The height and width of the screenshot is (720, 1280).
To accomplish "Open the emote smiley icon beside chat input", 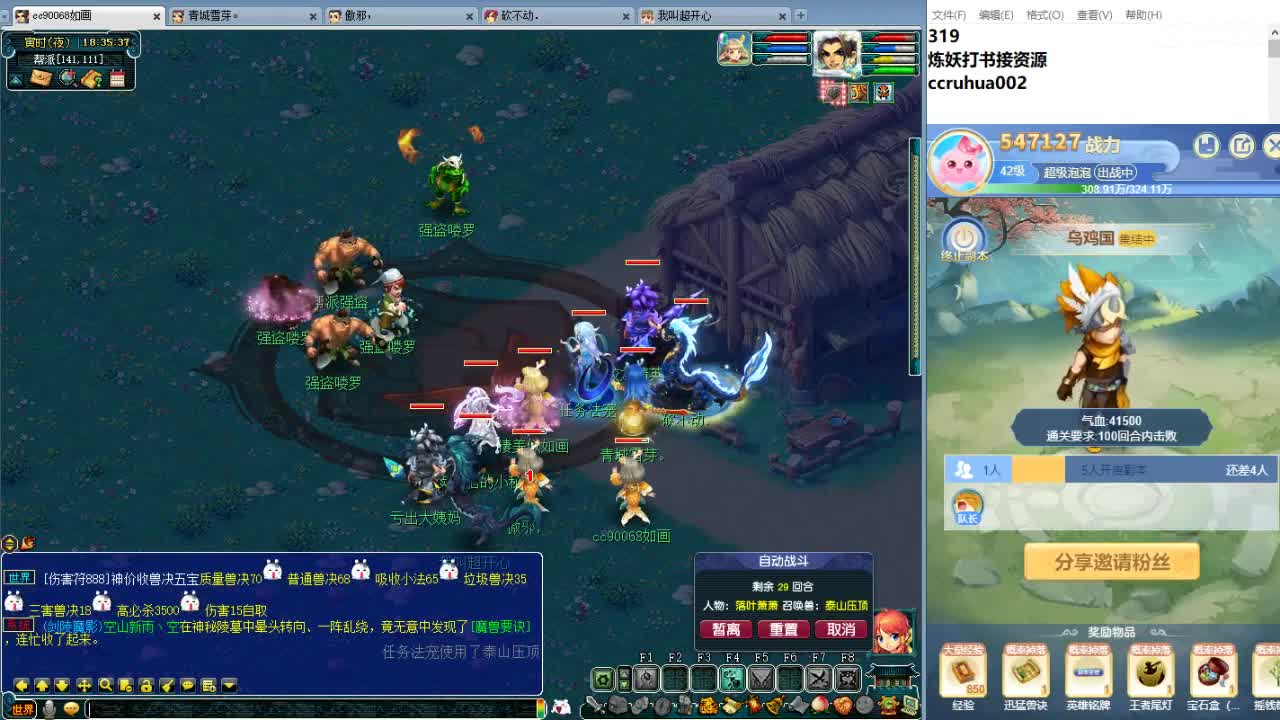I will coord(71,709).
